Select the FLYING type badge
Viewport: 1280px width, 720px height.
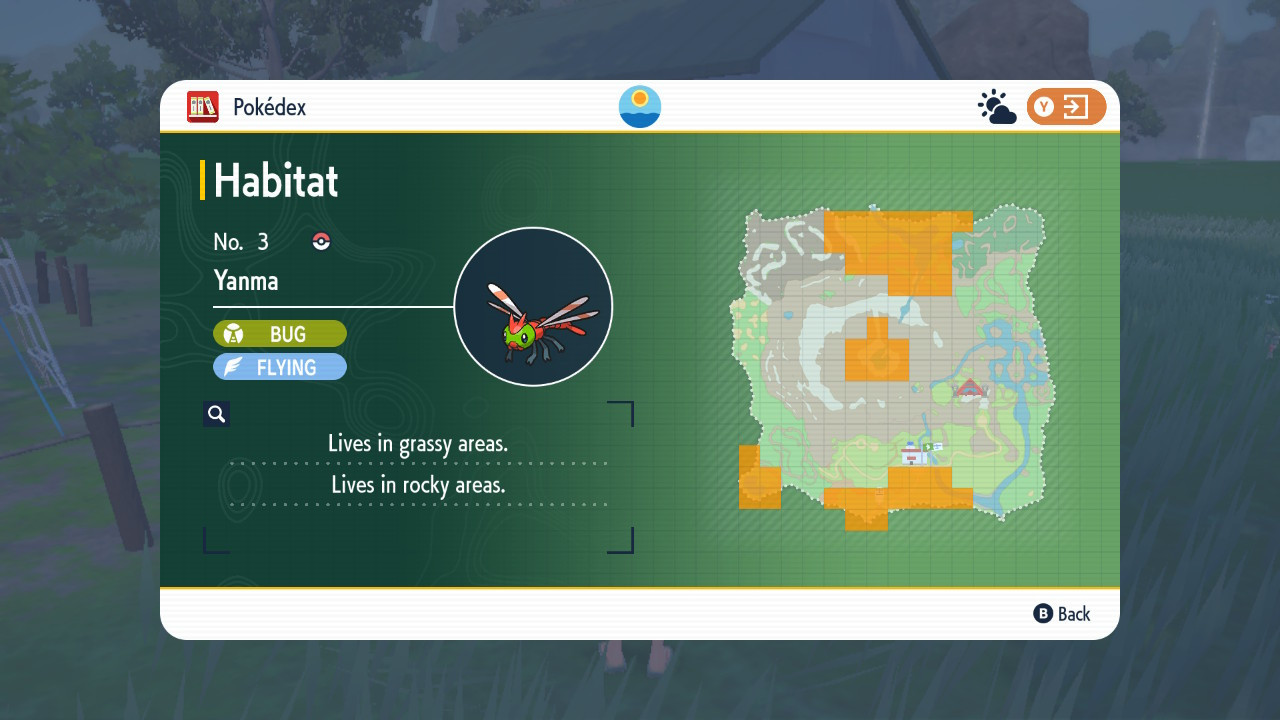pyautogui.click(x=280, y=367)
